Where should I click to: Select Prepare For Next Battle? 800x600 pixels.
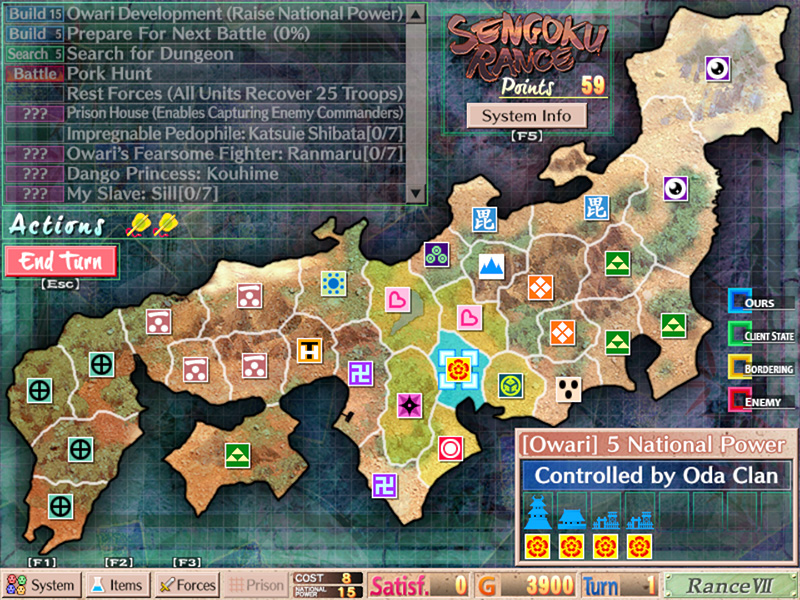click(234, 34)
